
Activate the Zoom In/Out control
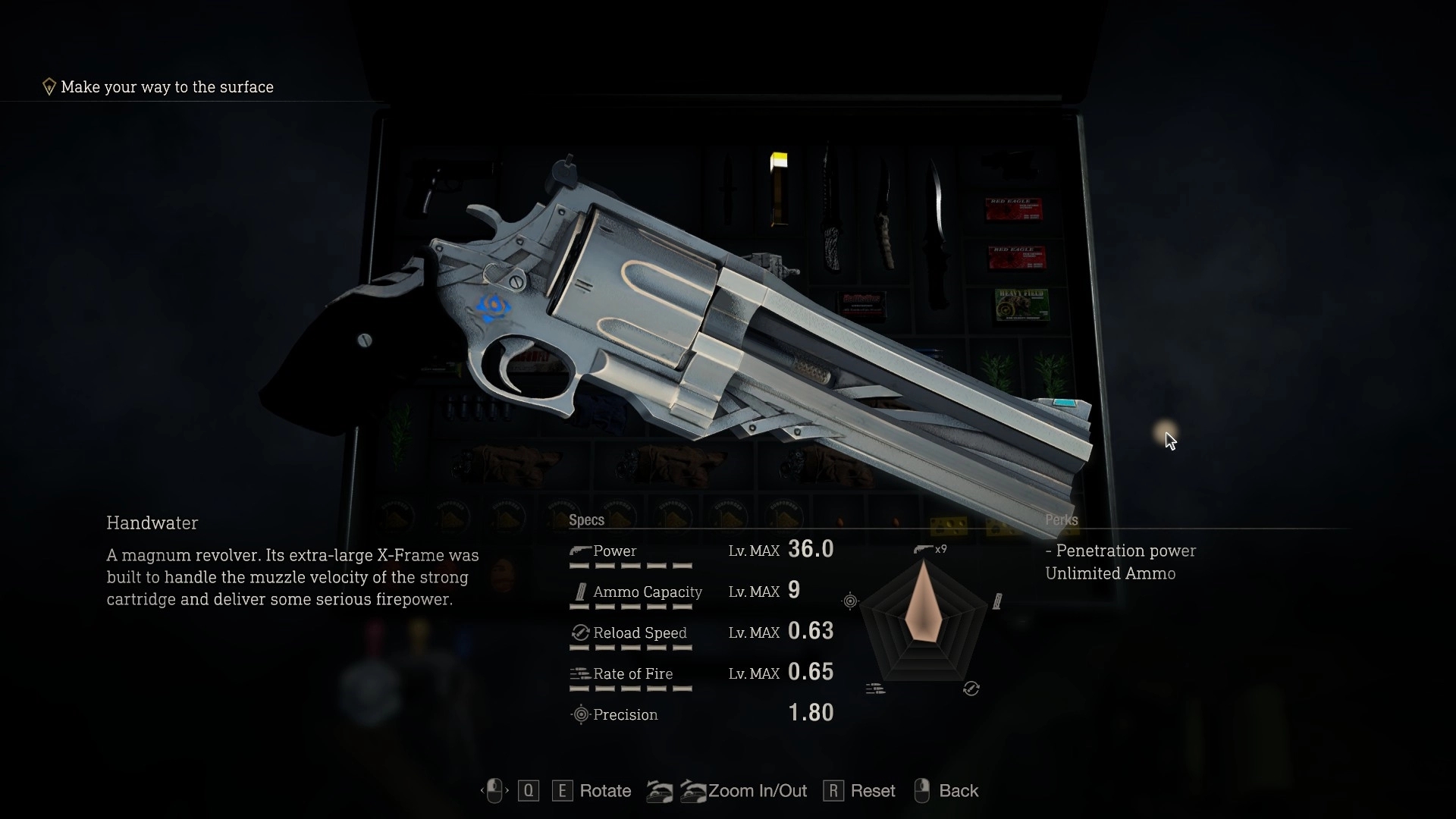[x=757, y=791]
